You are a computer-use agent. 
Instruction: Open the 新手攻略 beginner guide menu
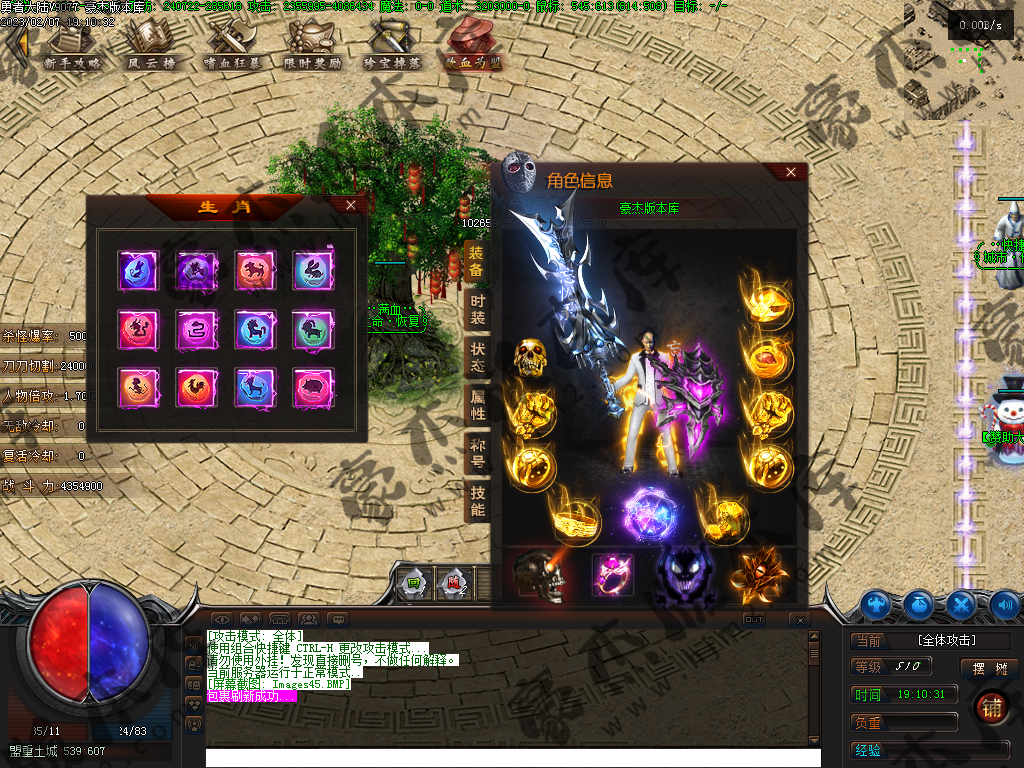click(72, 45)
